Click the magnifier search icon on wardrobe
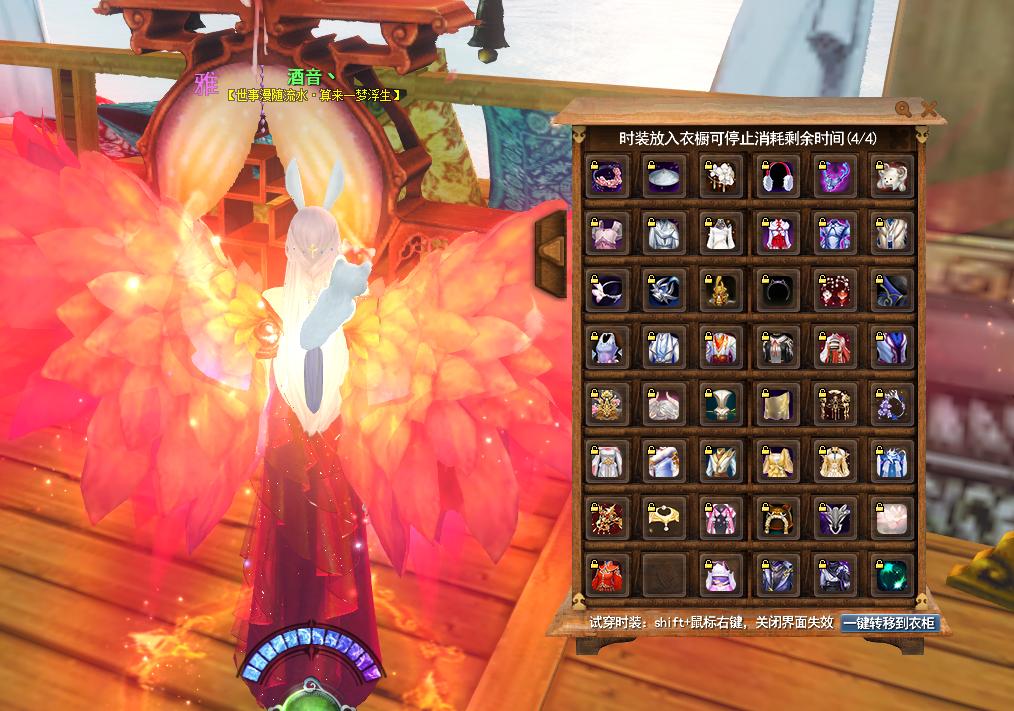Image resolution: width=1014 pixels, height=711 pixels. point(903,109)
